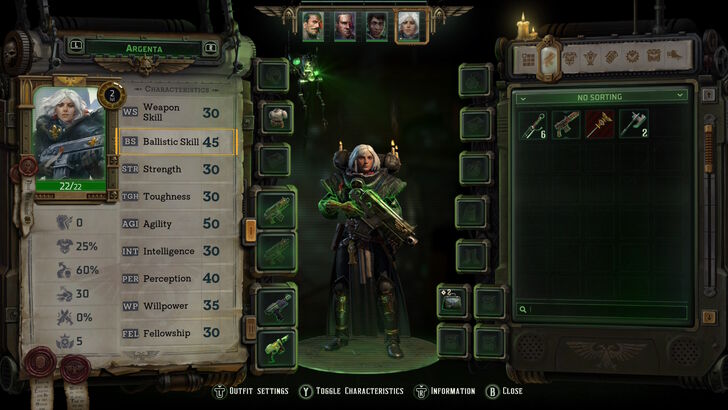Pick the Fellowship characteristic row
Image resolution: width=728 pixels, height=410 pixels.
[178, 333]
